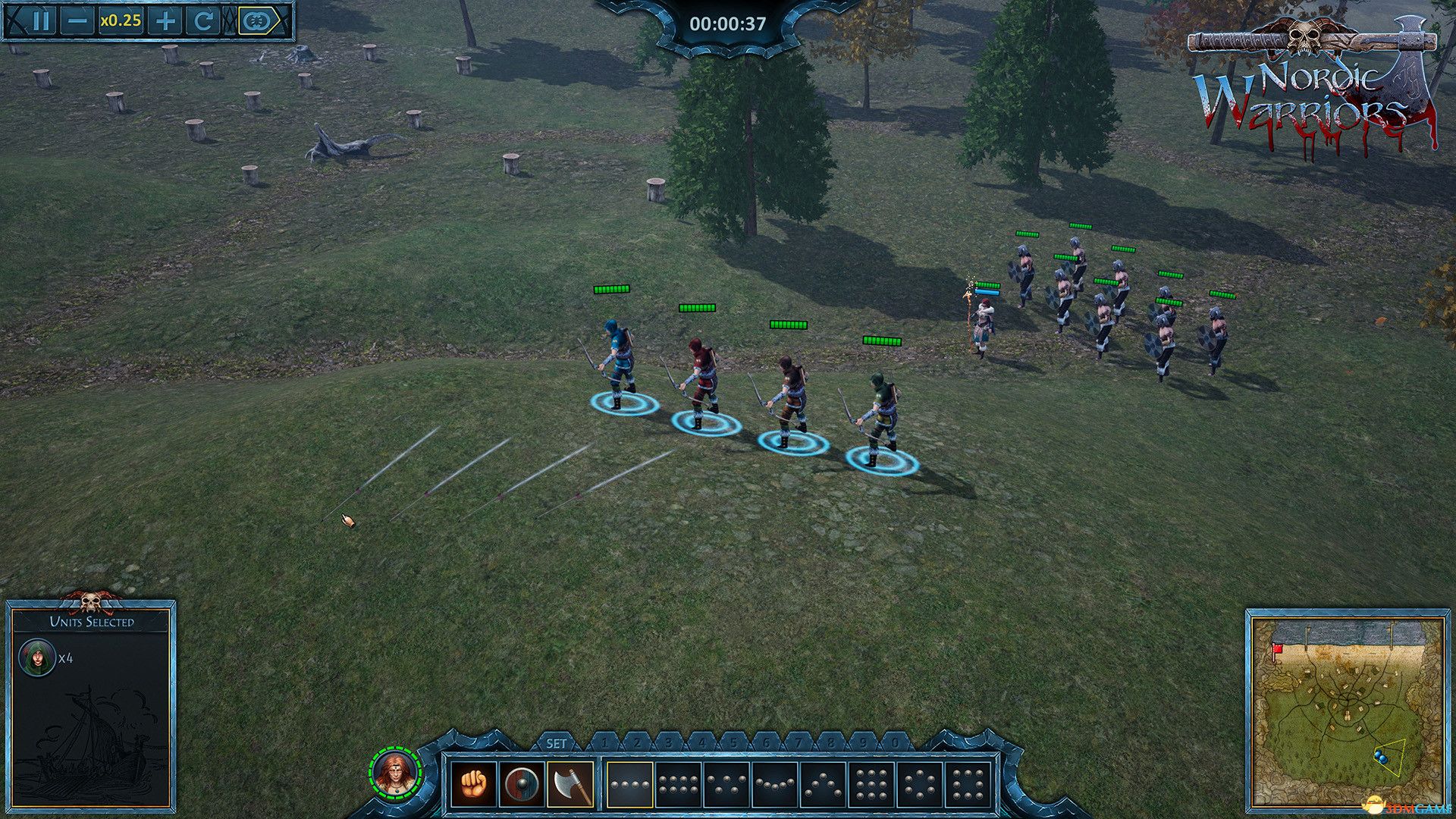Choose the inverted-V arrowhead formation
The height and width of the screenshot is (819, 1456).
(824, 785)
